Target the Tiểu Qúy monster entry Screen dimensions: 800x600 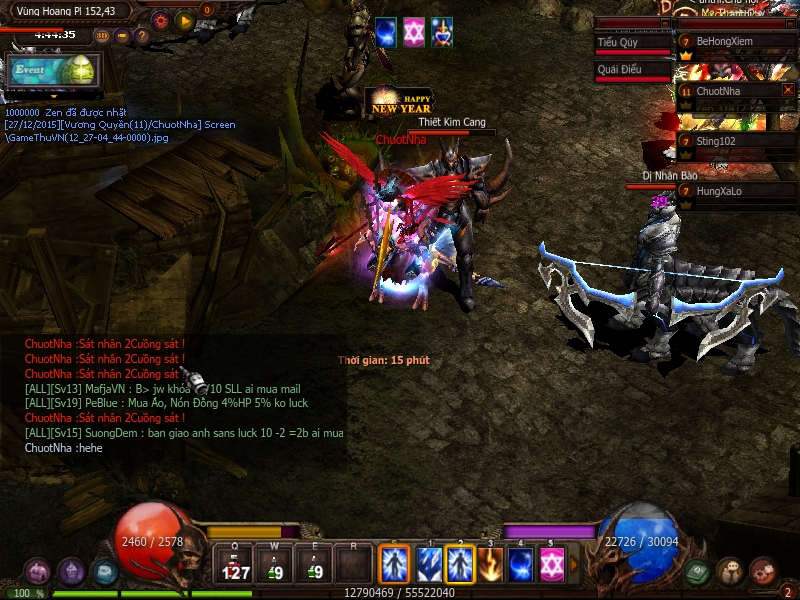632,43
